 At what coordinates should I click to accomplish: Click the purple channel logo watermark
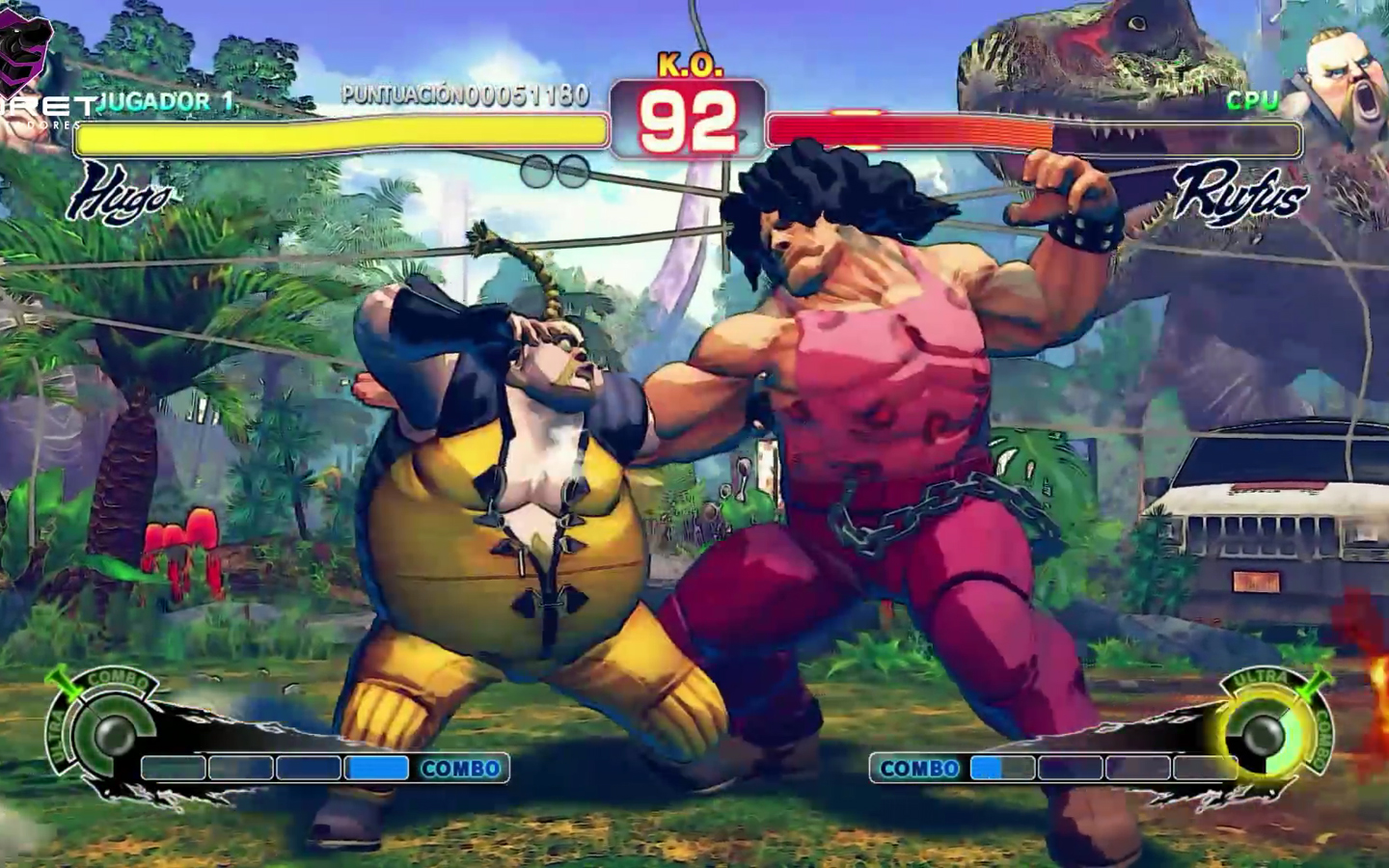31,53
